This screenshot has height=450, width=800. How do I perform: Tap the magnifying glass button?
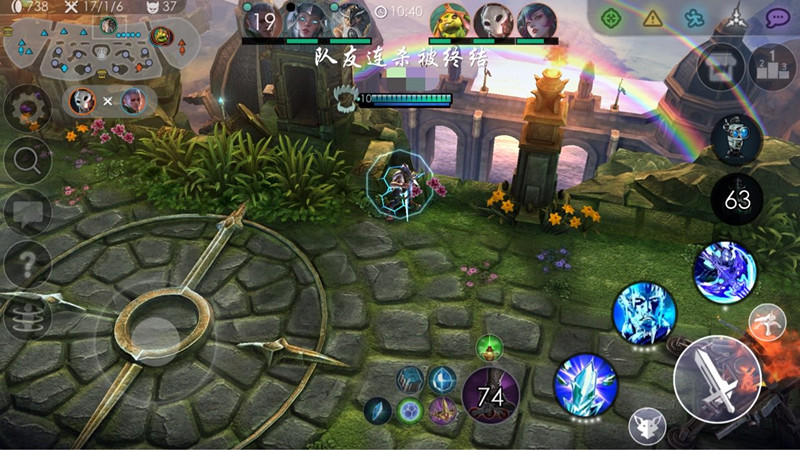click(x=28, y=159)
